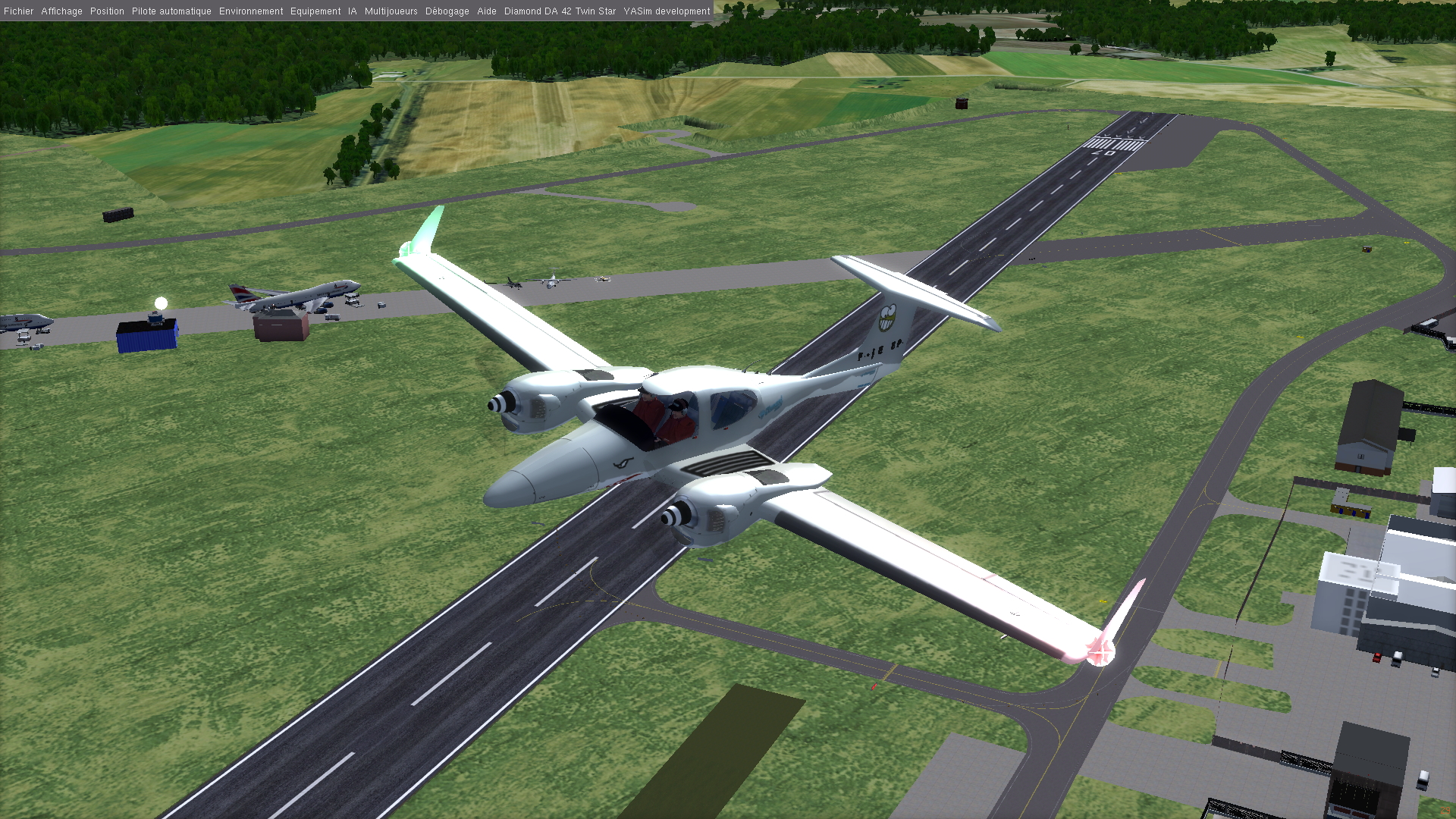Select the YASim development menu

(x=667, y=11)
